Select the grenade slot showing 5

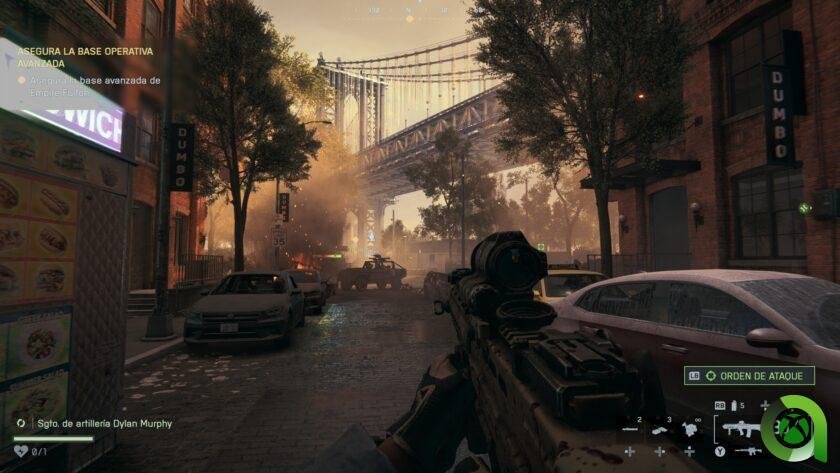coord(732,405)
